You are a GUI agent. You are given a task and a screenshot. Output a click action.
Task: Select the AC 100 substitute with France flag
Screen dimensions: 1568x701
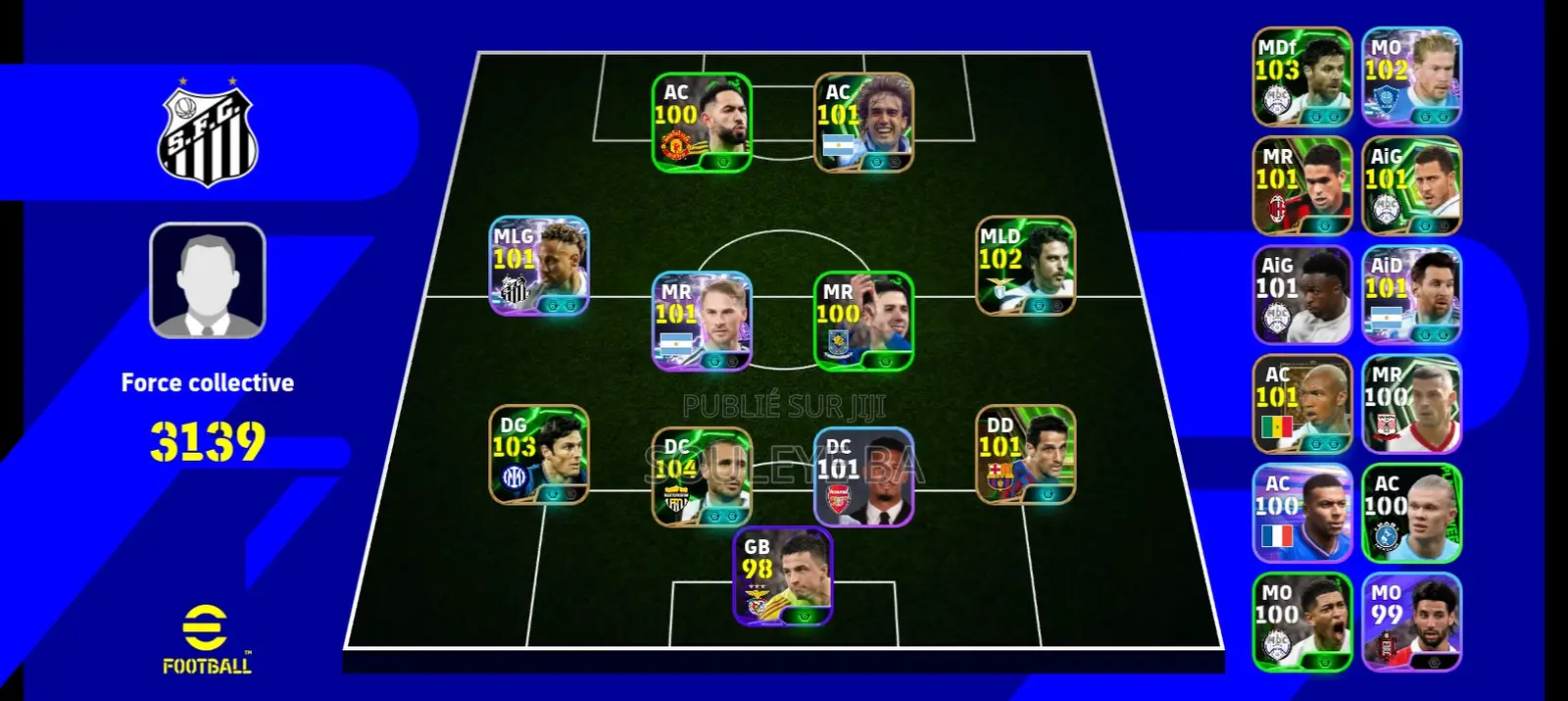1302,513
